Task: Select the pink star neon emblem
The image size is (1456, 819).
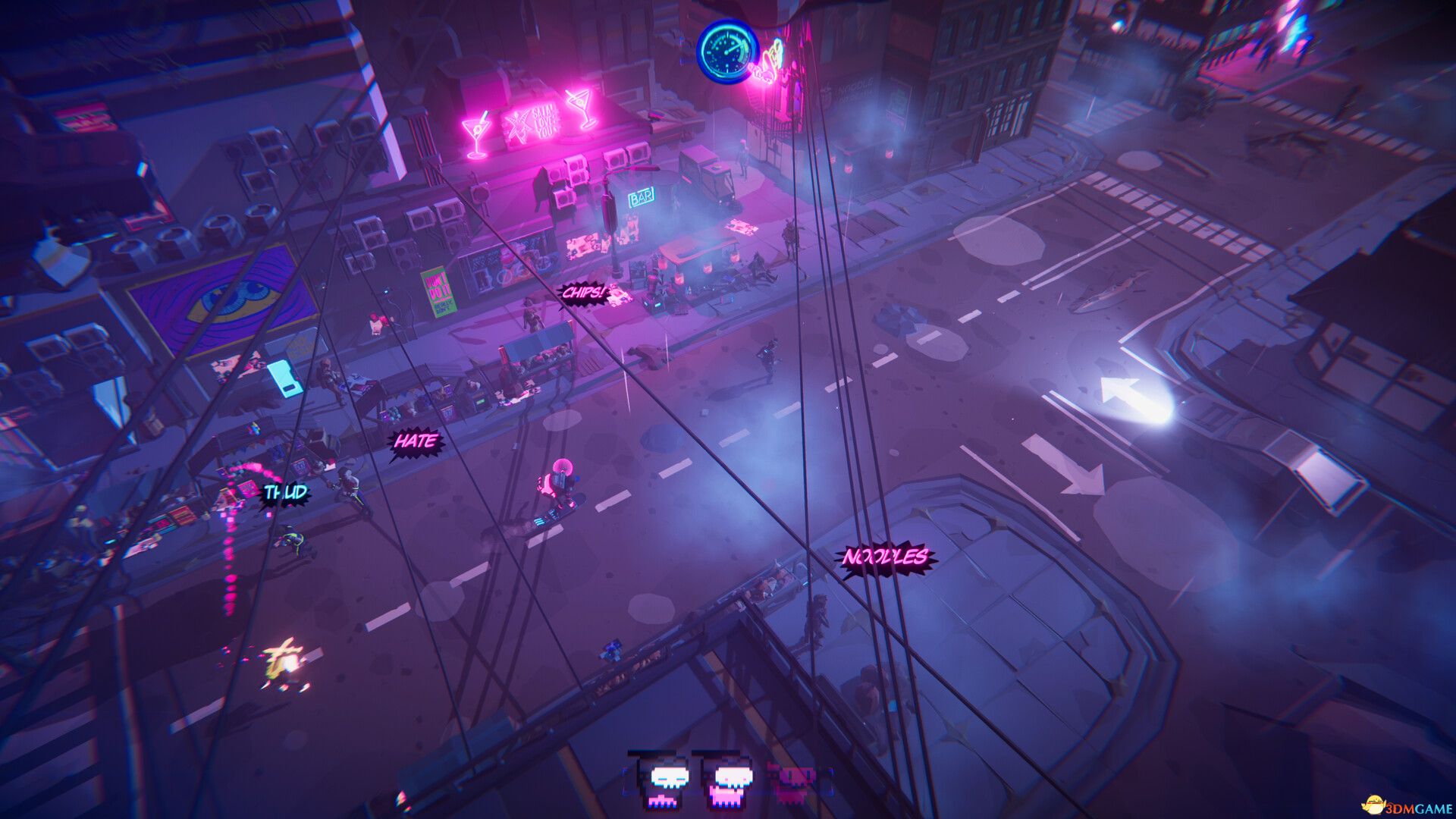Action: point(519,124)
